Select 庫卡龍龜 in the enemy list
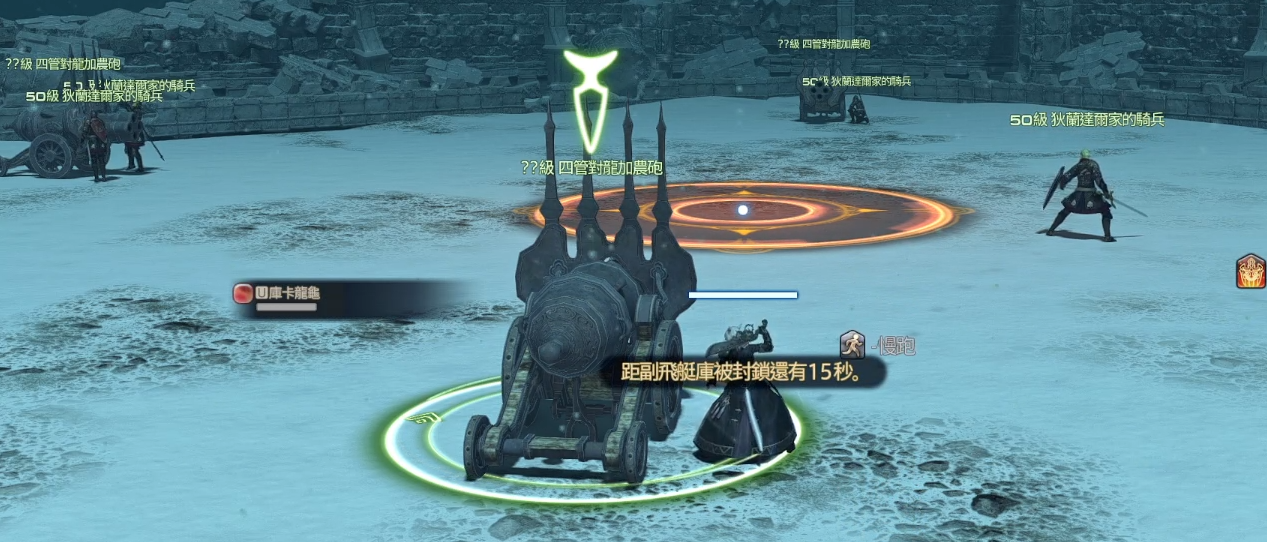Screen dimensions: 1267x542 [290, 294]
